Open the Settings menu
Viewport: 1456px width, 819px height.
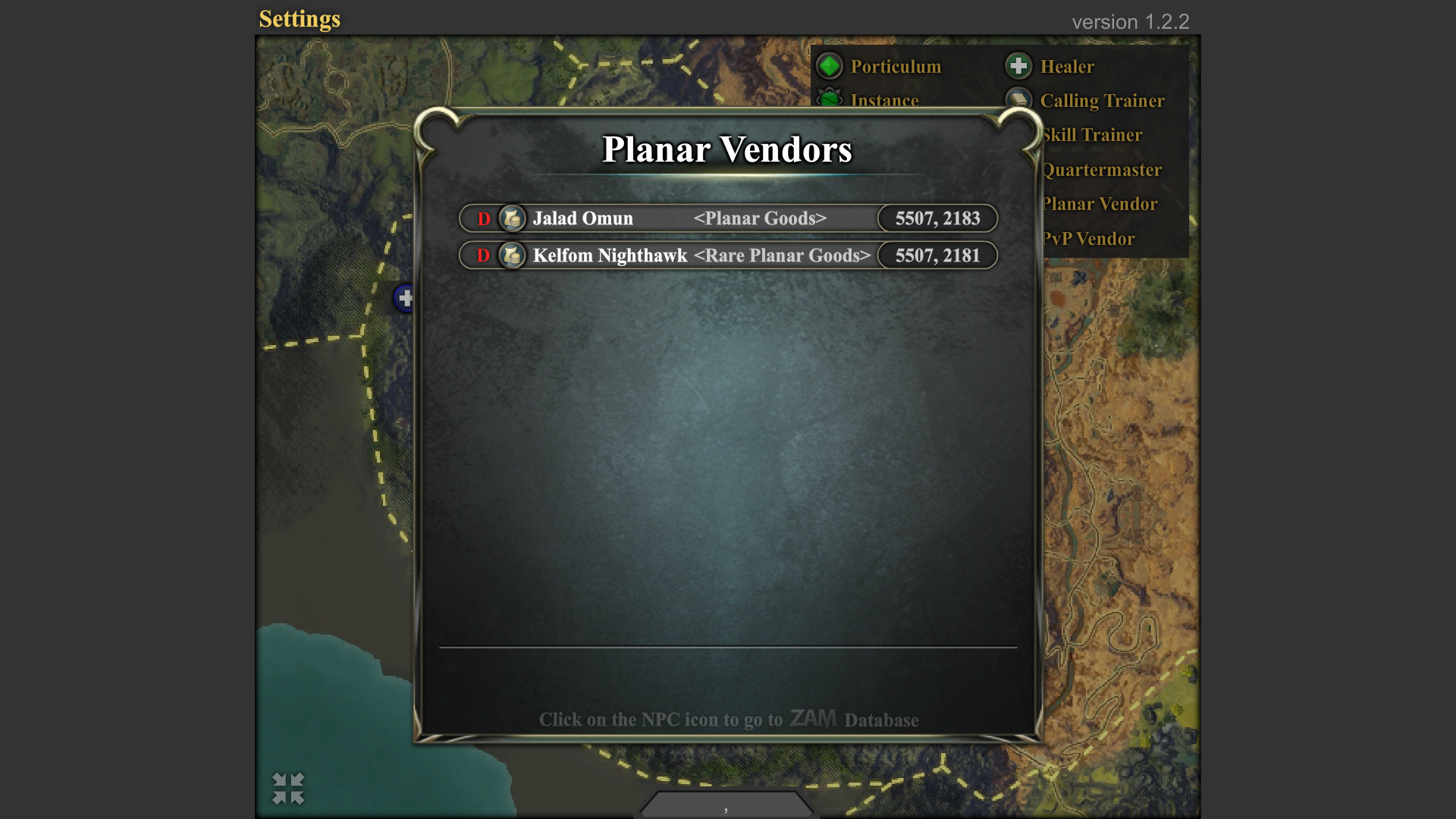pyautogui.click(x=300, y=19)
